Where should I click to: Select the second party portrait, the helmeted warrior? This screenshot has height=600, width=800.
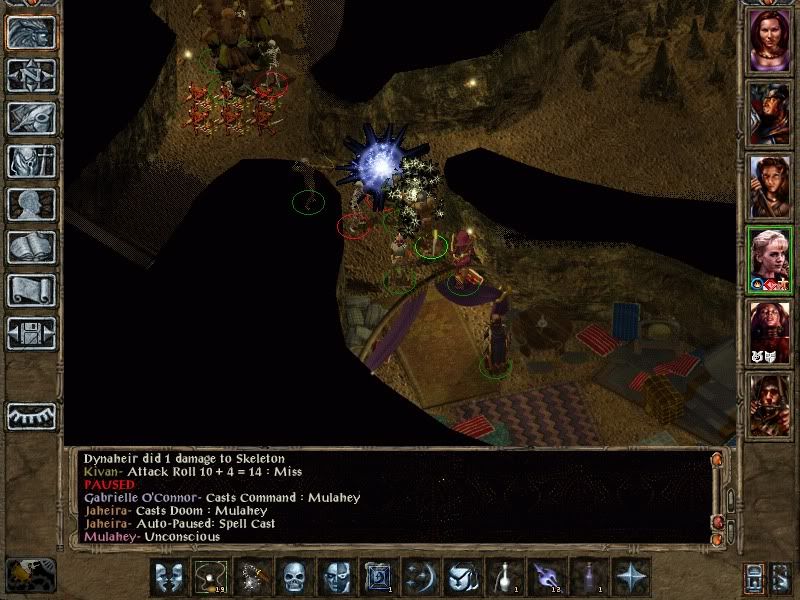(x=770, y=114)
